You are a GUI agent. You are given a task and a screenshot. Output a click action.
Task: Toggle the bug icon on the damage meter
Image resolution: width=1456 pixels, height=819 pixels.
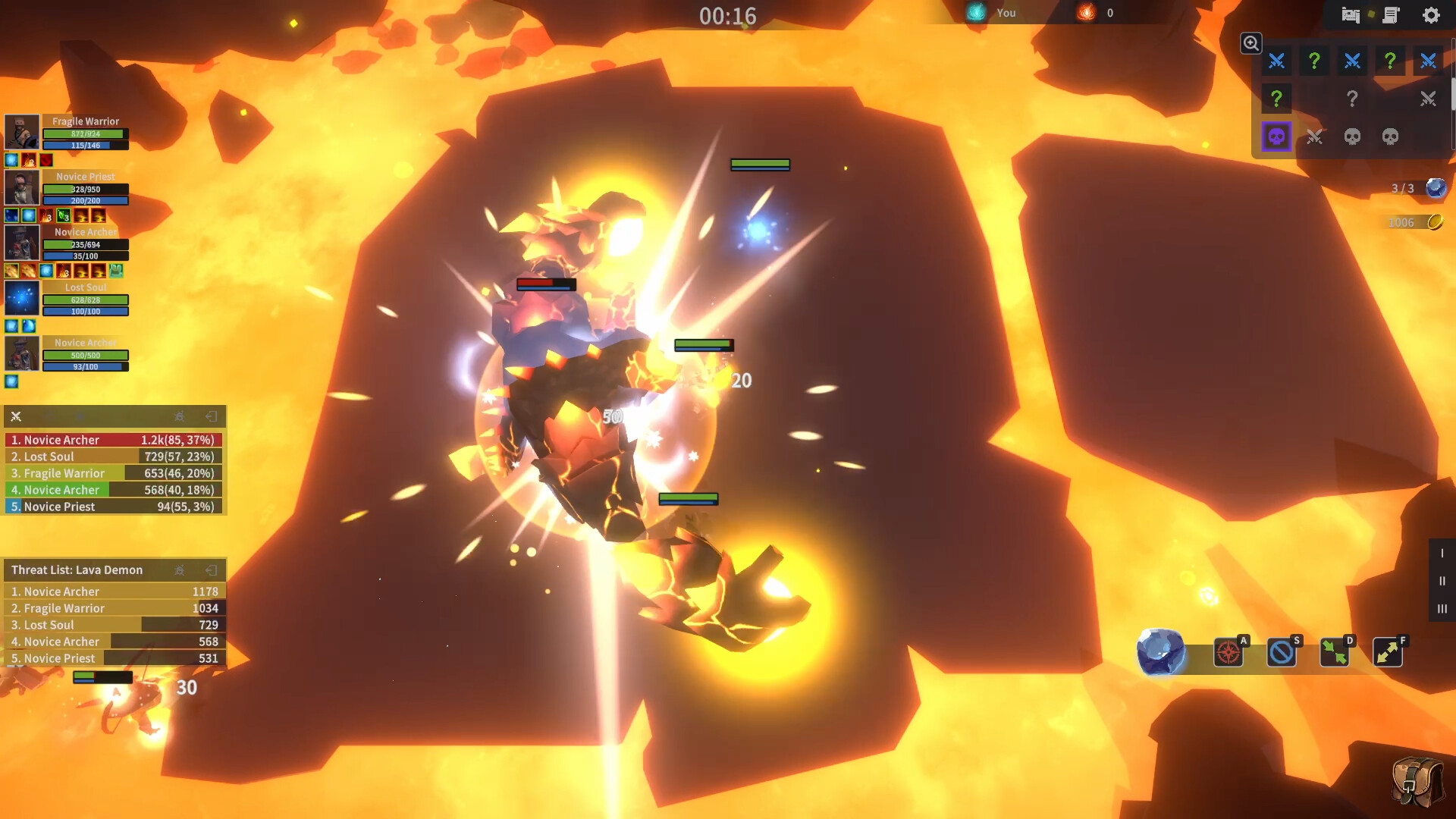pos(179,416)
